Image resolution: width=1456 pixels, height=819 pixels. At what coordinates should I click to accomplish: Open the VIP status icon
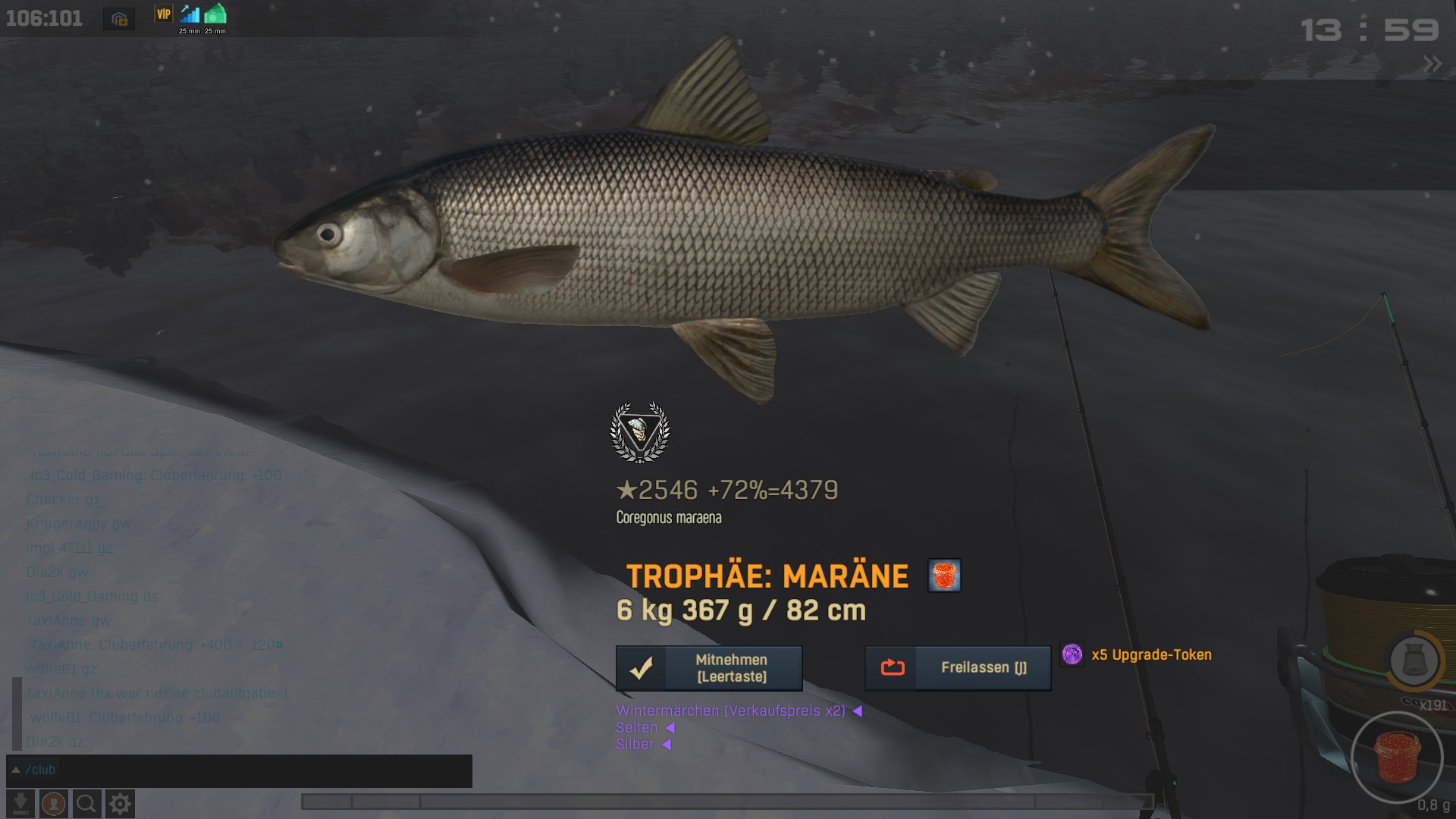click(x=164, y=14)
